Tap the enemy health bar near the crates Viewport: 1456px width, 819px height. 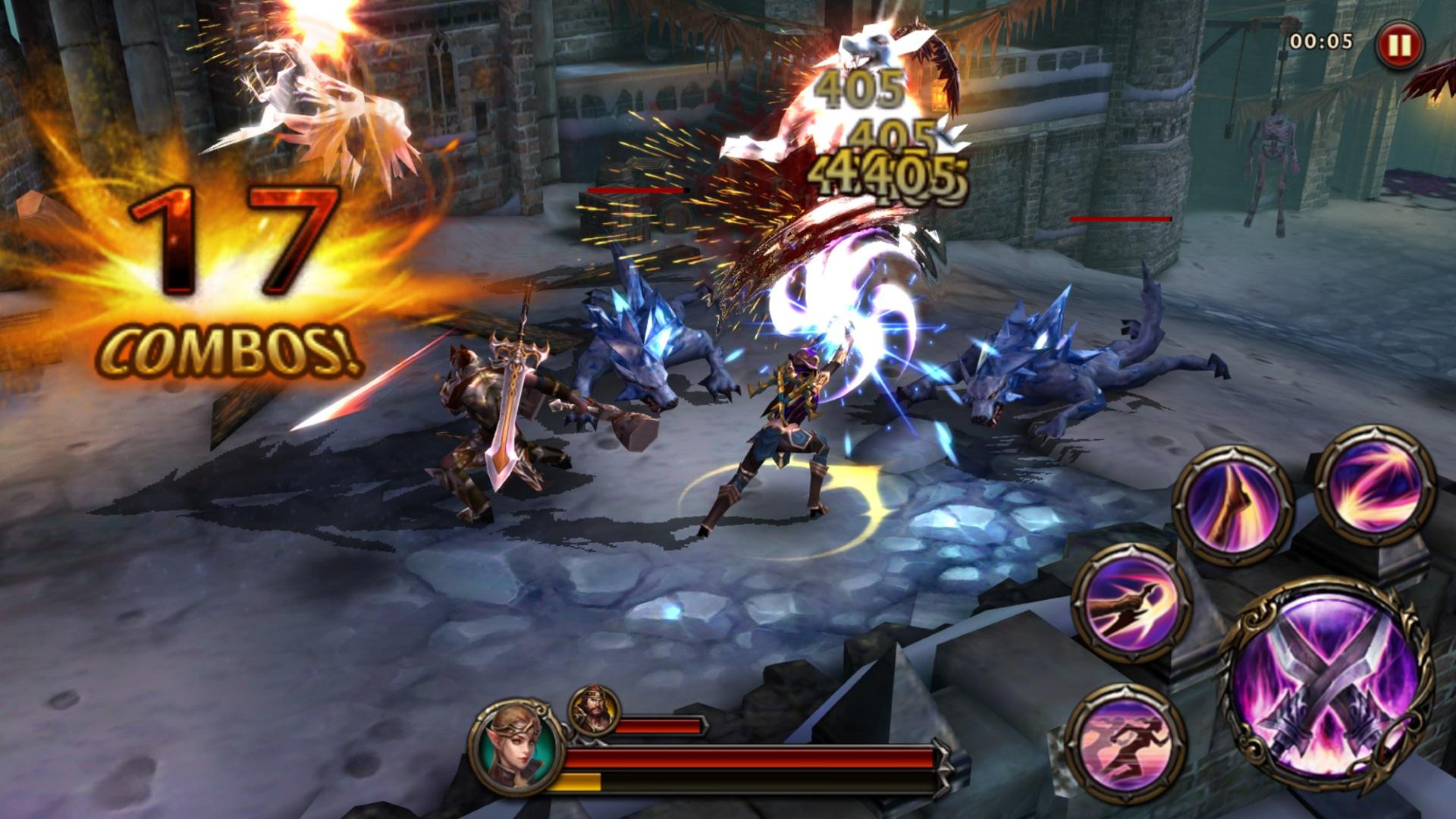635,191
